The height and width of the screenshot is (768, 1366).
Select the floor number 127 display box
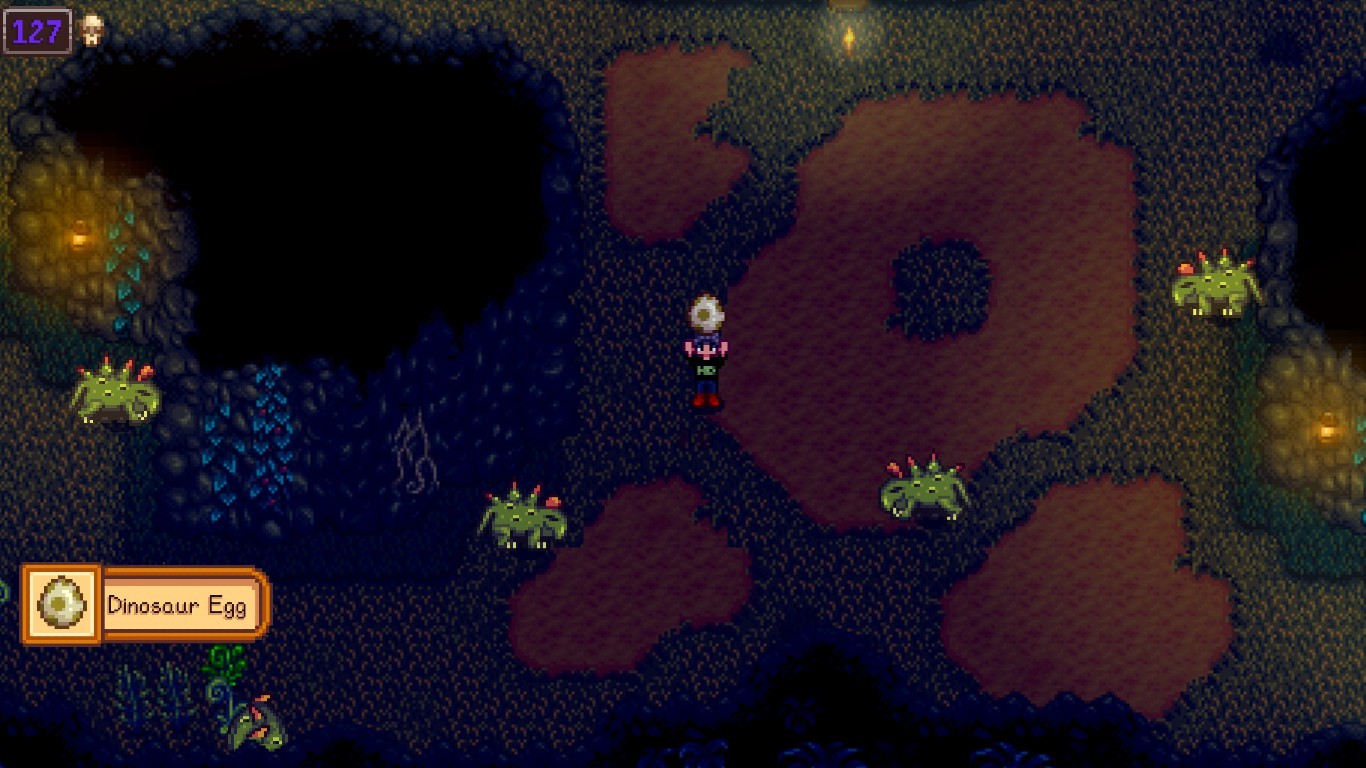[x=38, y=29]
